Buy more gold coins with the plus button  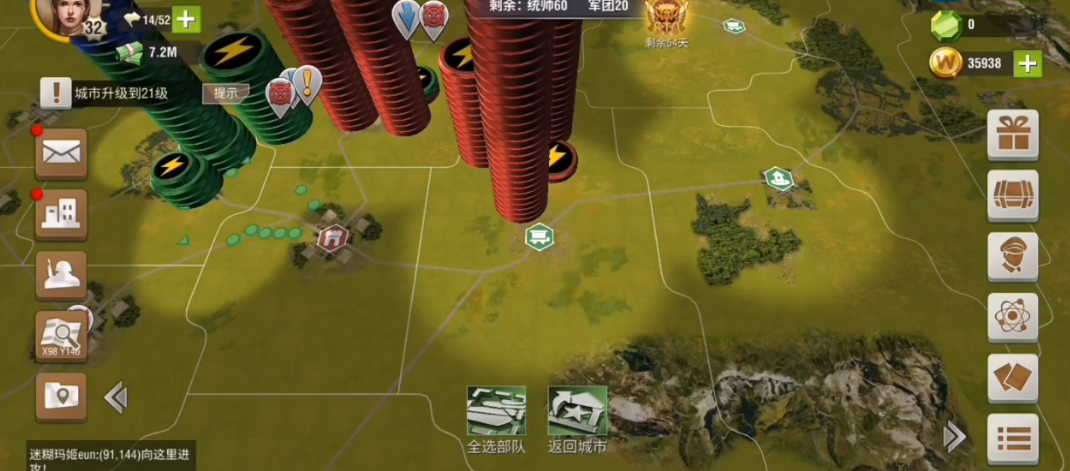click(1027, 64)
